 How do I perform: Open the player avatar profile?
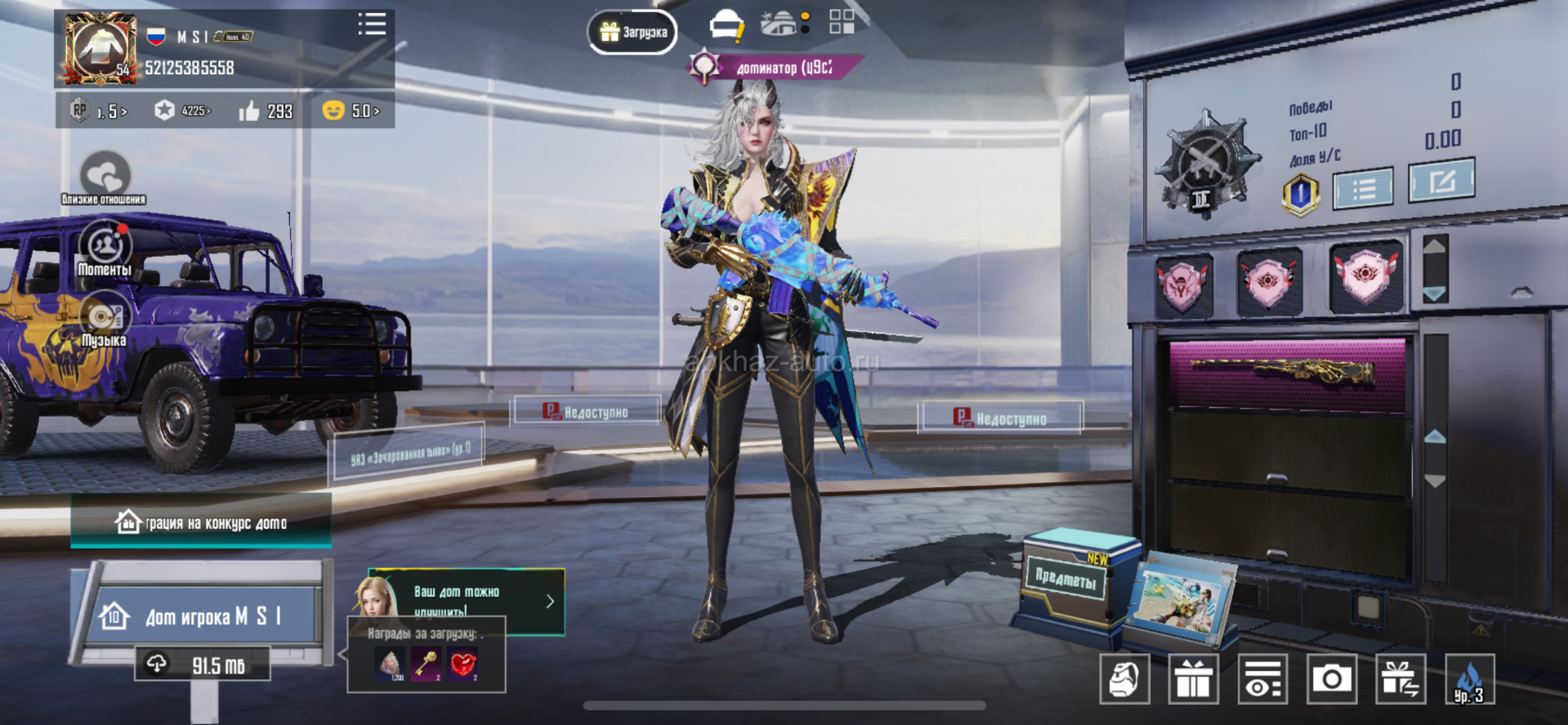[100, 49]
